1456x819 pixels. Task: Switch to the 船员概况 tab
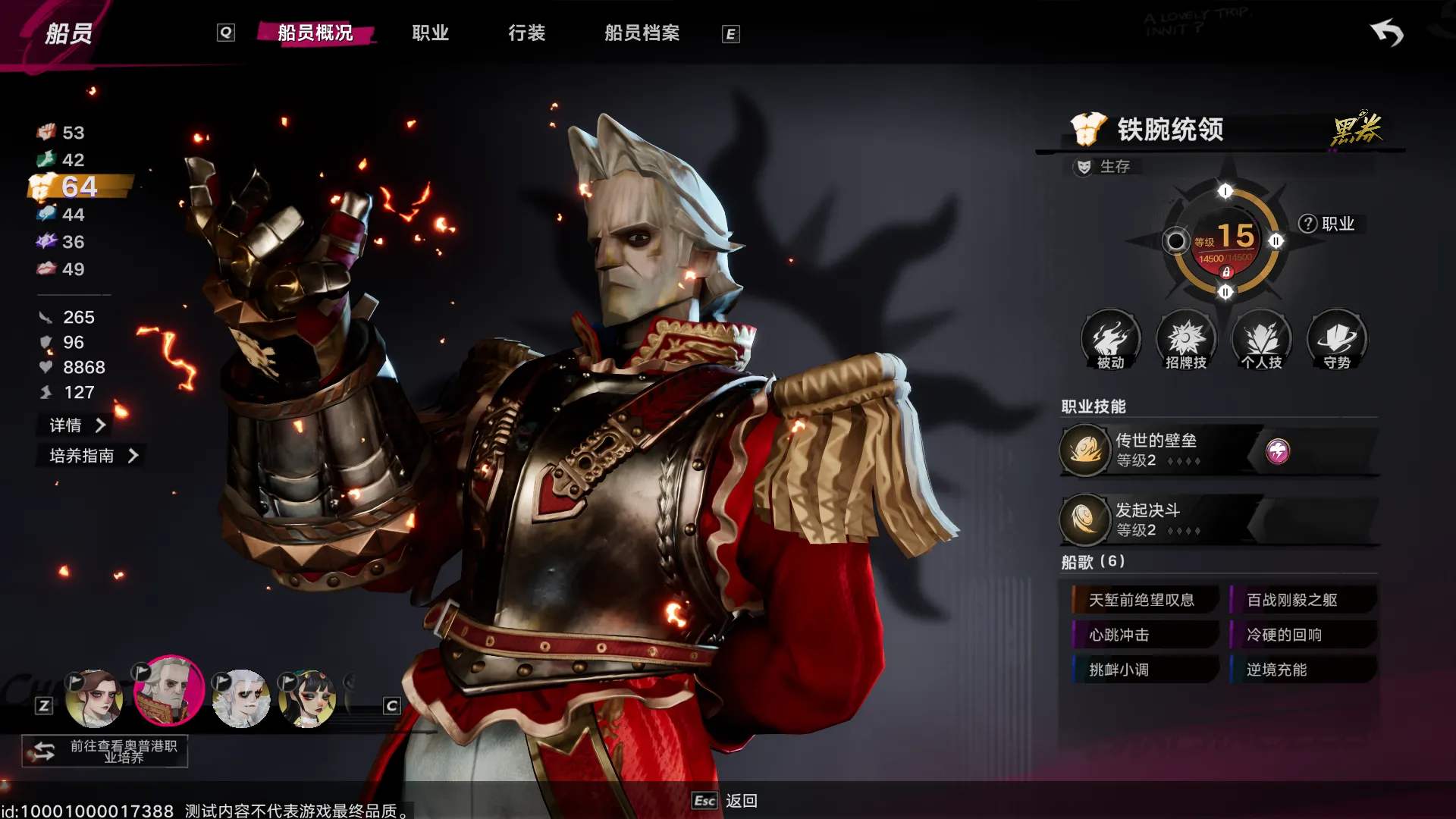coord(315,33)
